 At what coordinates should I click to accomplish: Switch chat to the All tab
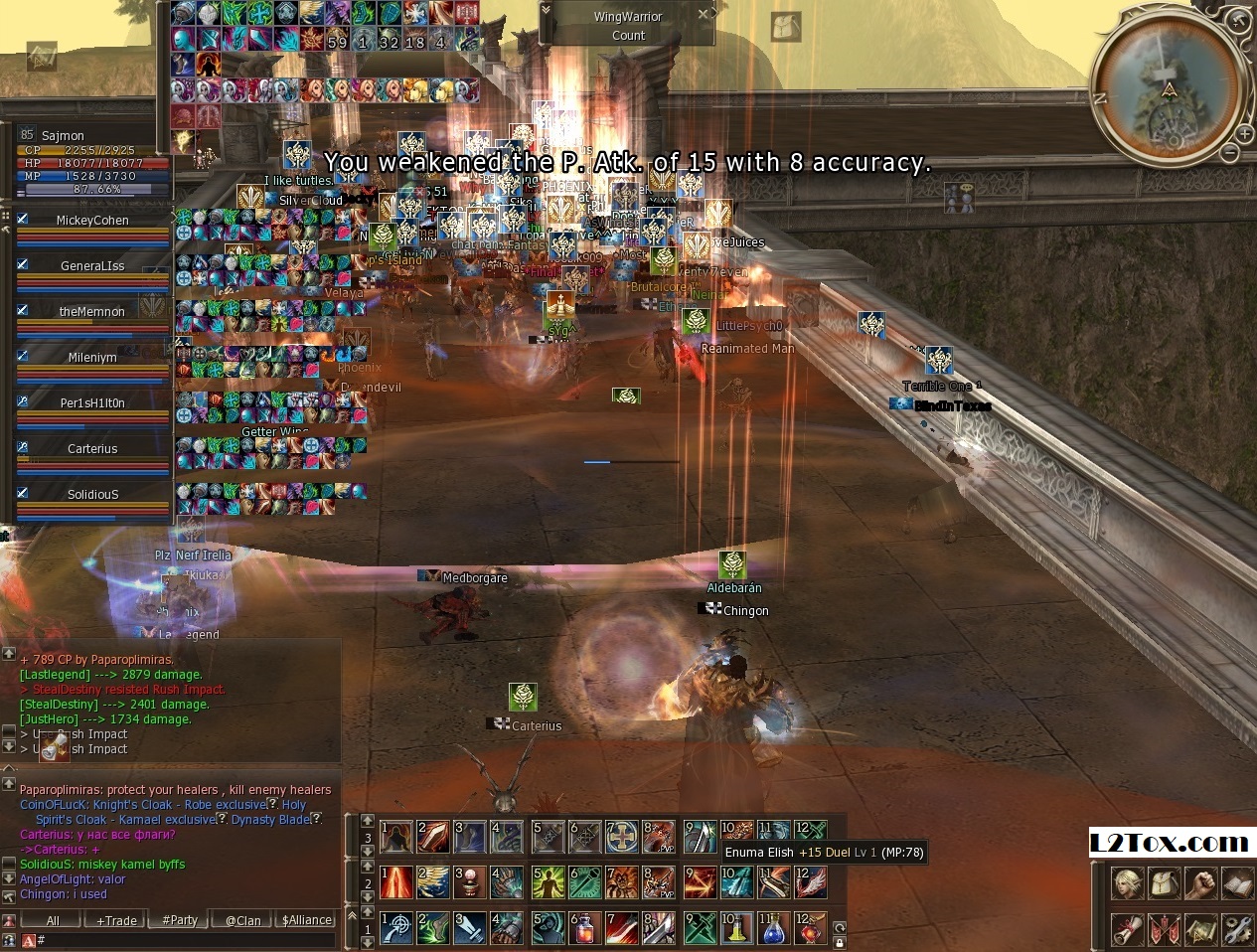53,920
